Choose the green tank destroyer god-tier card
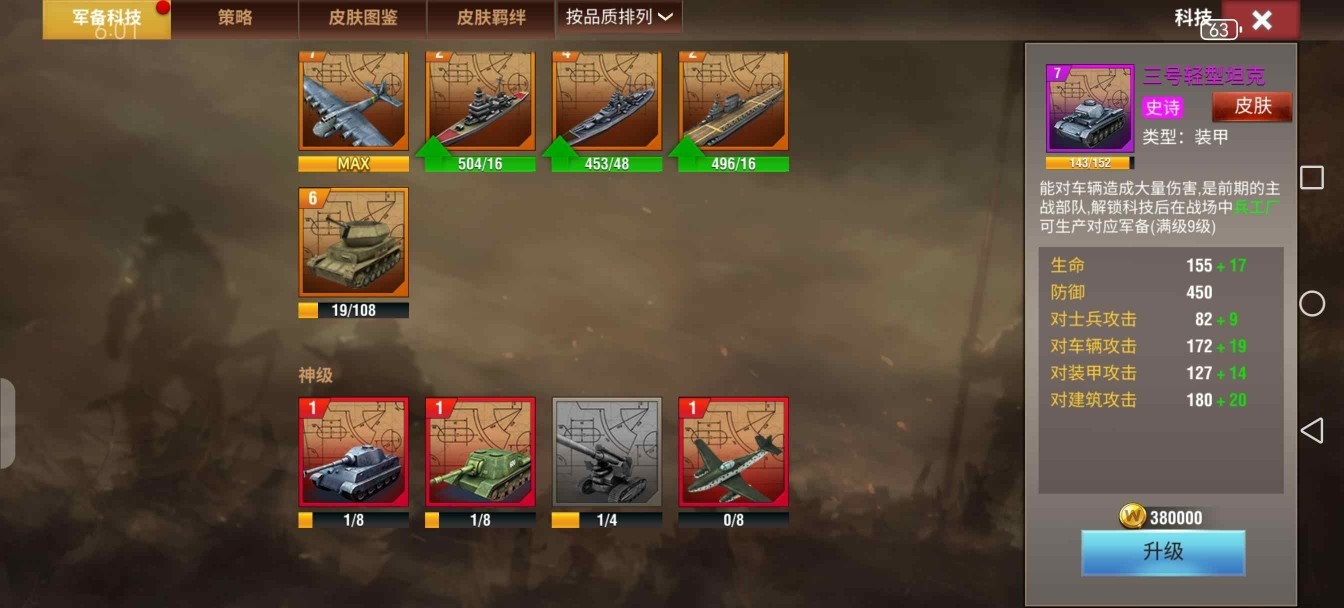 click(x=481, y=453)
